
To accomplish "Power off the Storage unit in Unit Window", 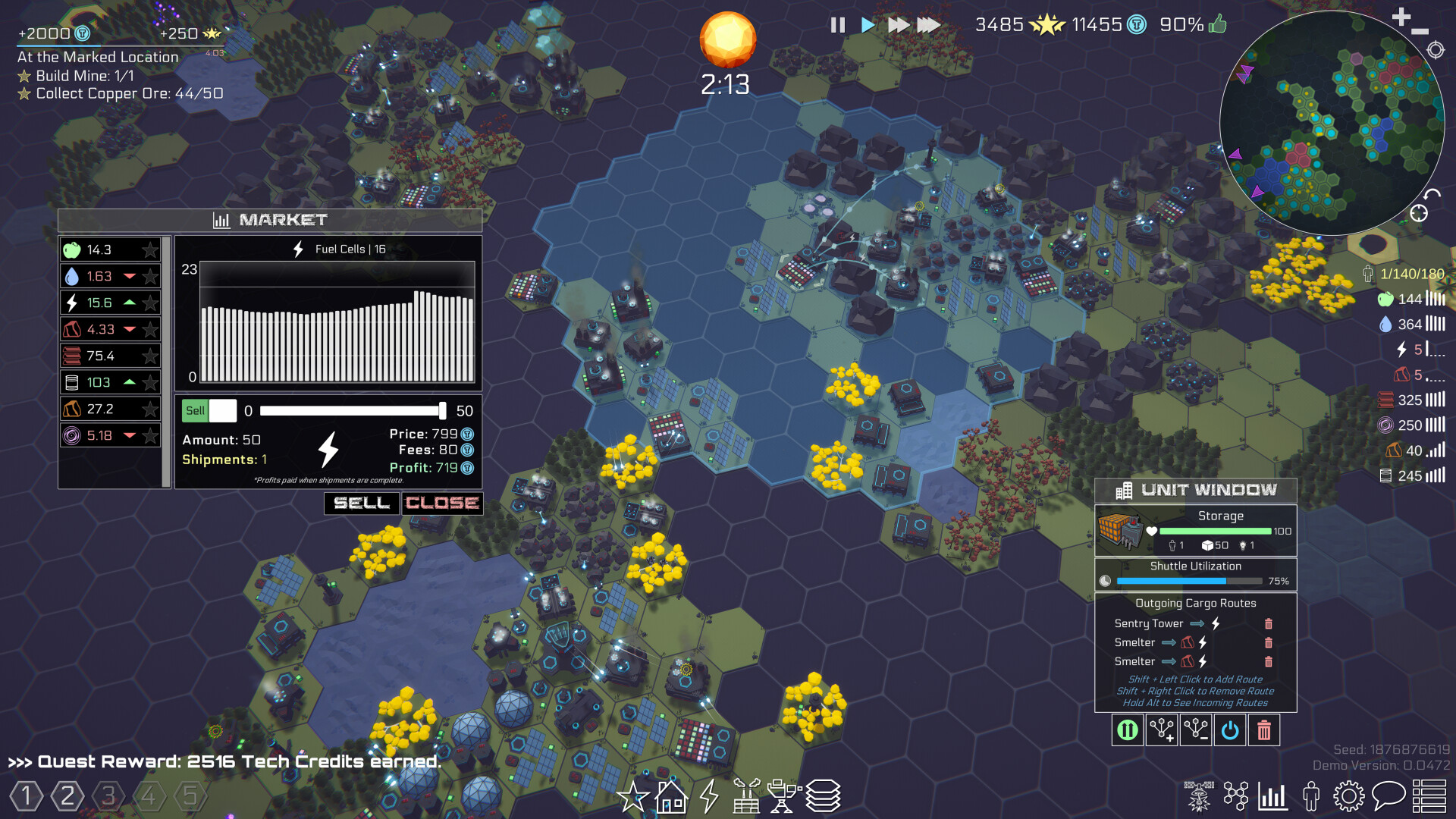I will click(x=1230, y=730).
